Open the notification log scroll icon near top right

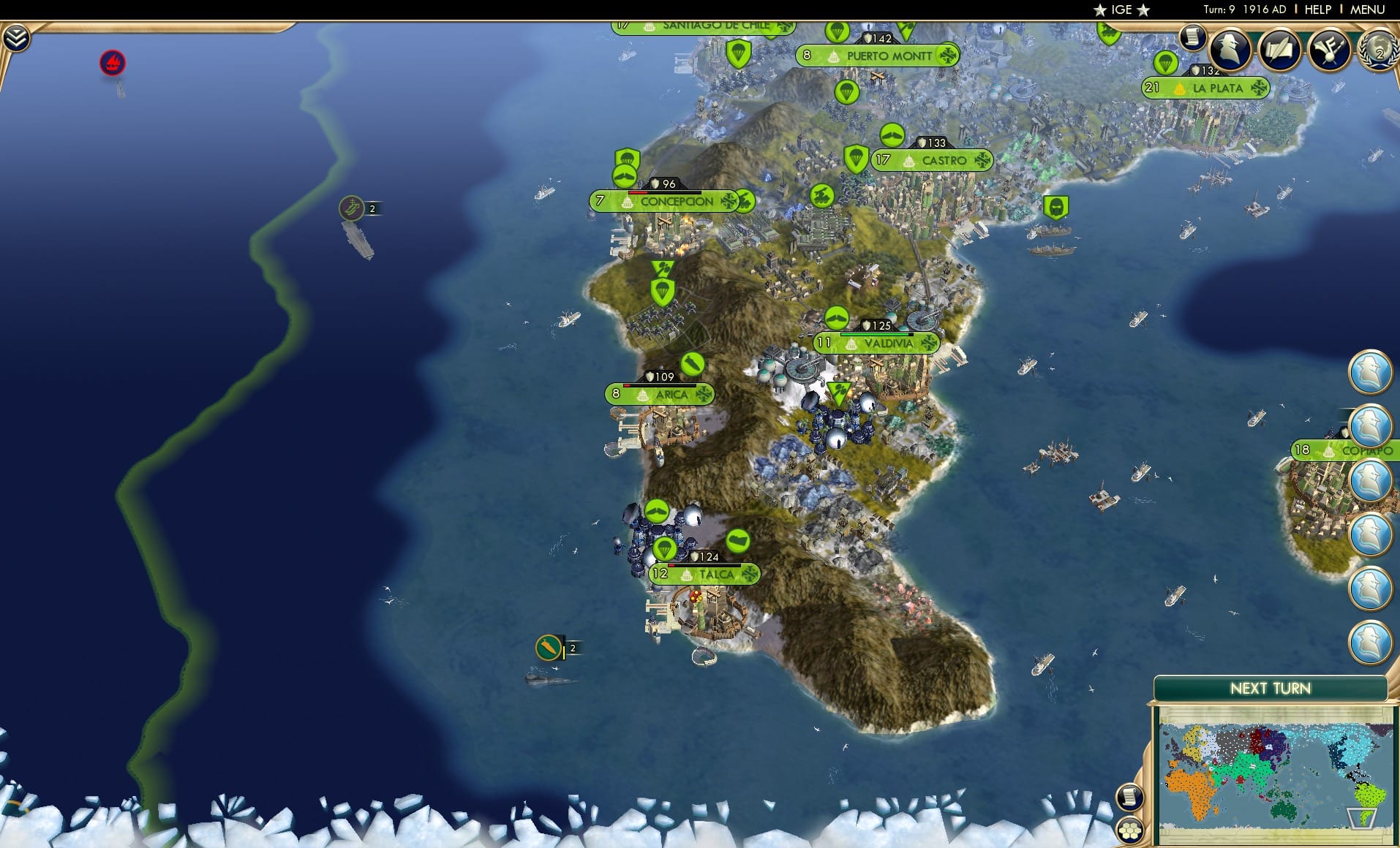coord(1192,38)
